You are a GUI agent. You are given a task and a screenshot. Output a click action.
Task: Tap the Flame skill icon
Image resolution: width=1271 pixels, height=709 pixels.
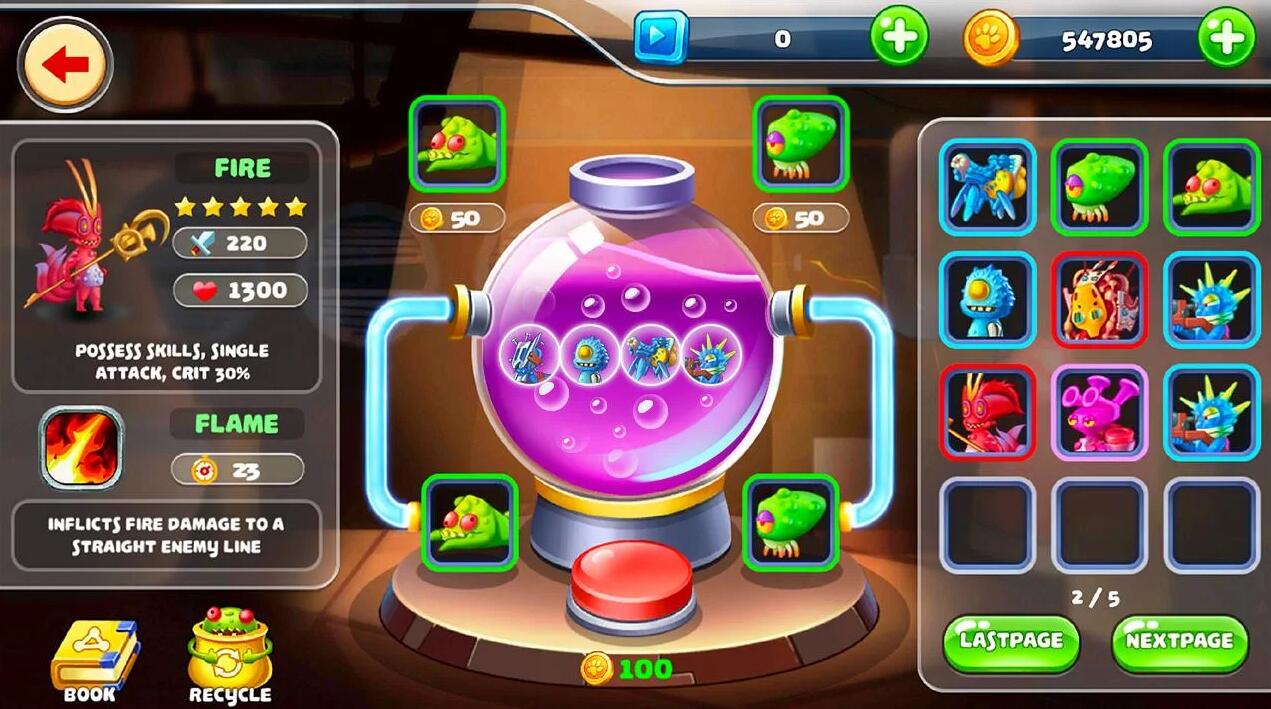click(x=81, y=447)
